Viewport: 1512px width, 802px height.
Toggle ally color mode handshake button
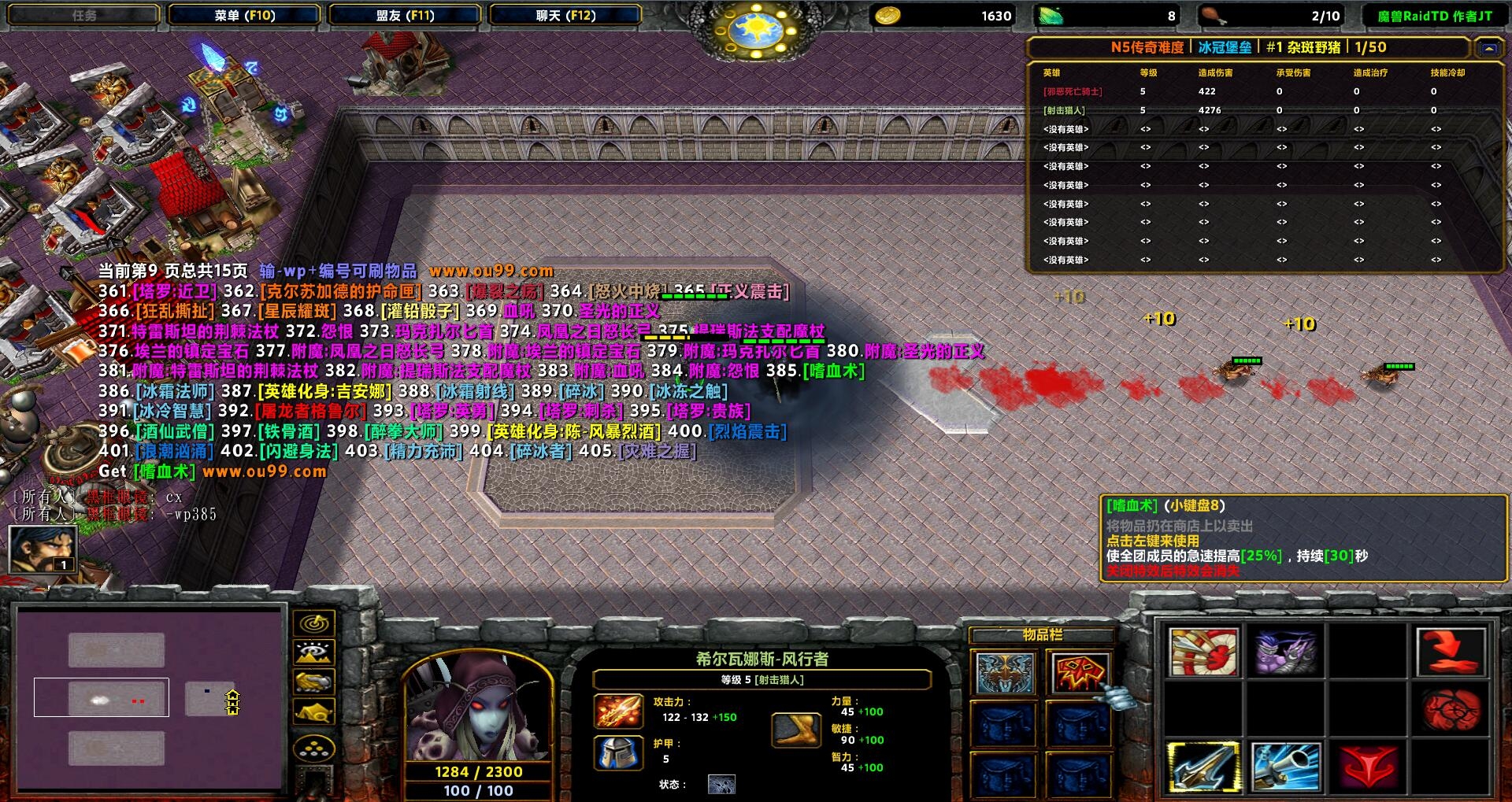point(314,682)
